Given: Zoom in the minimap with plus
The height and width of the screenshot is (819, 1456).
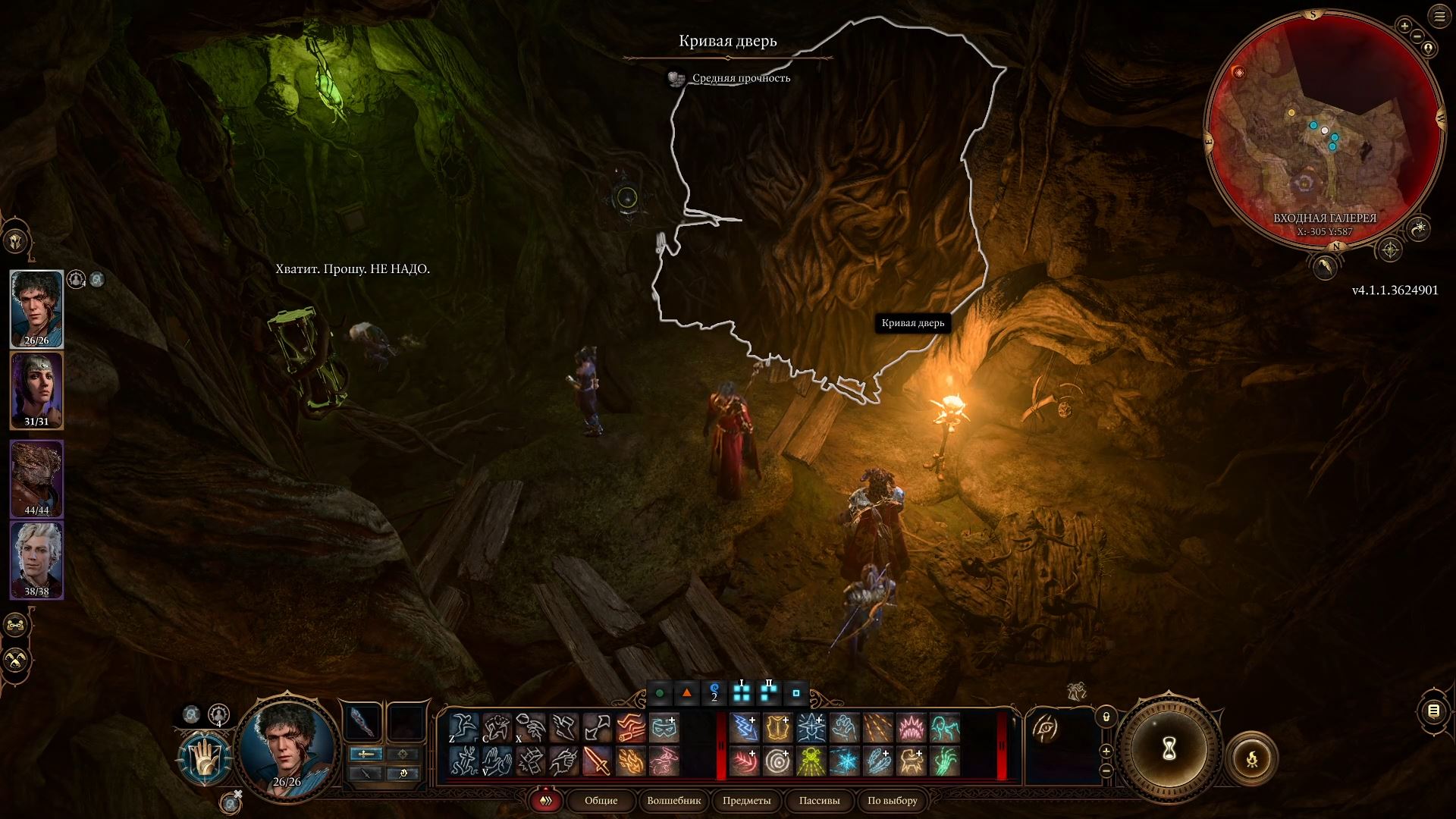Looking at the screenshot, I should click(x=1404, y=27).
